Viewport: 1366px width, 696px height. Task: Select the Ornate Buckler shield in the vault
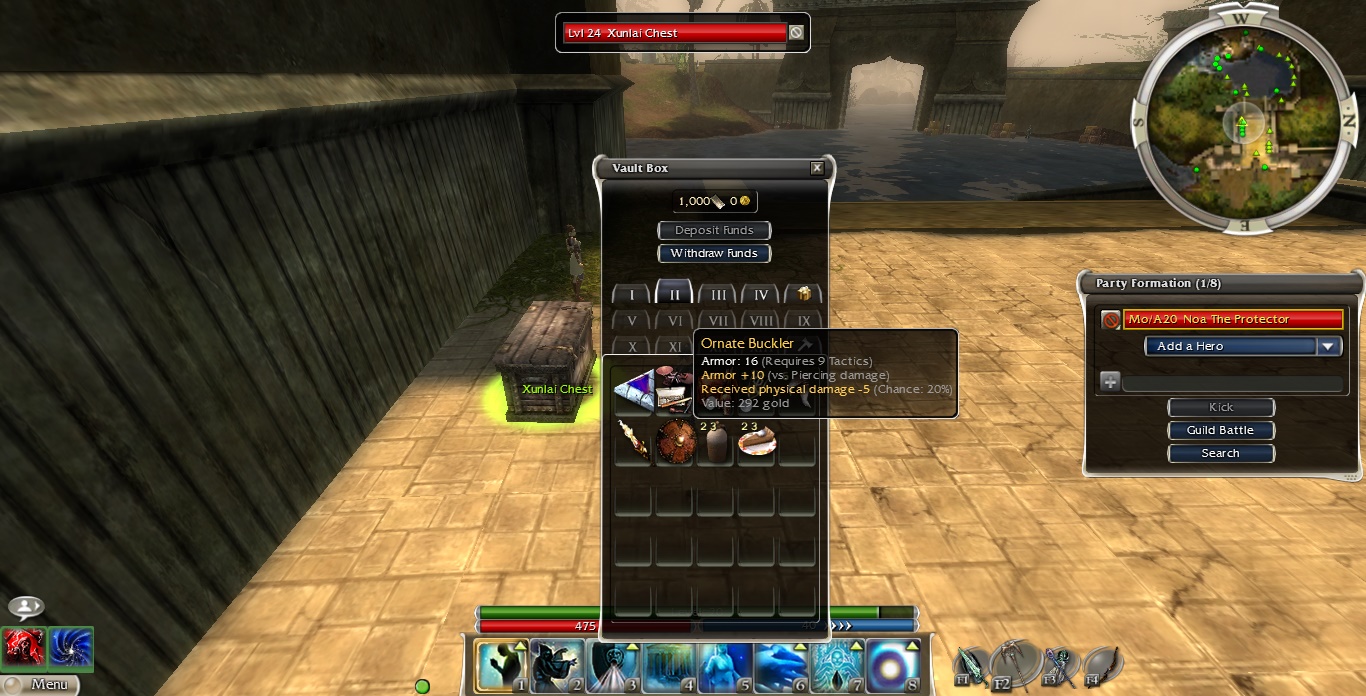tap(675, 441)
